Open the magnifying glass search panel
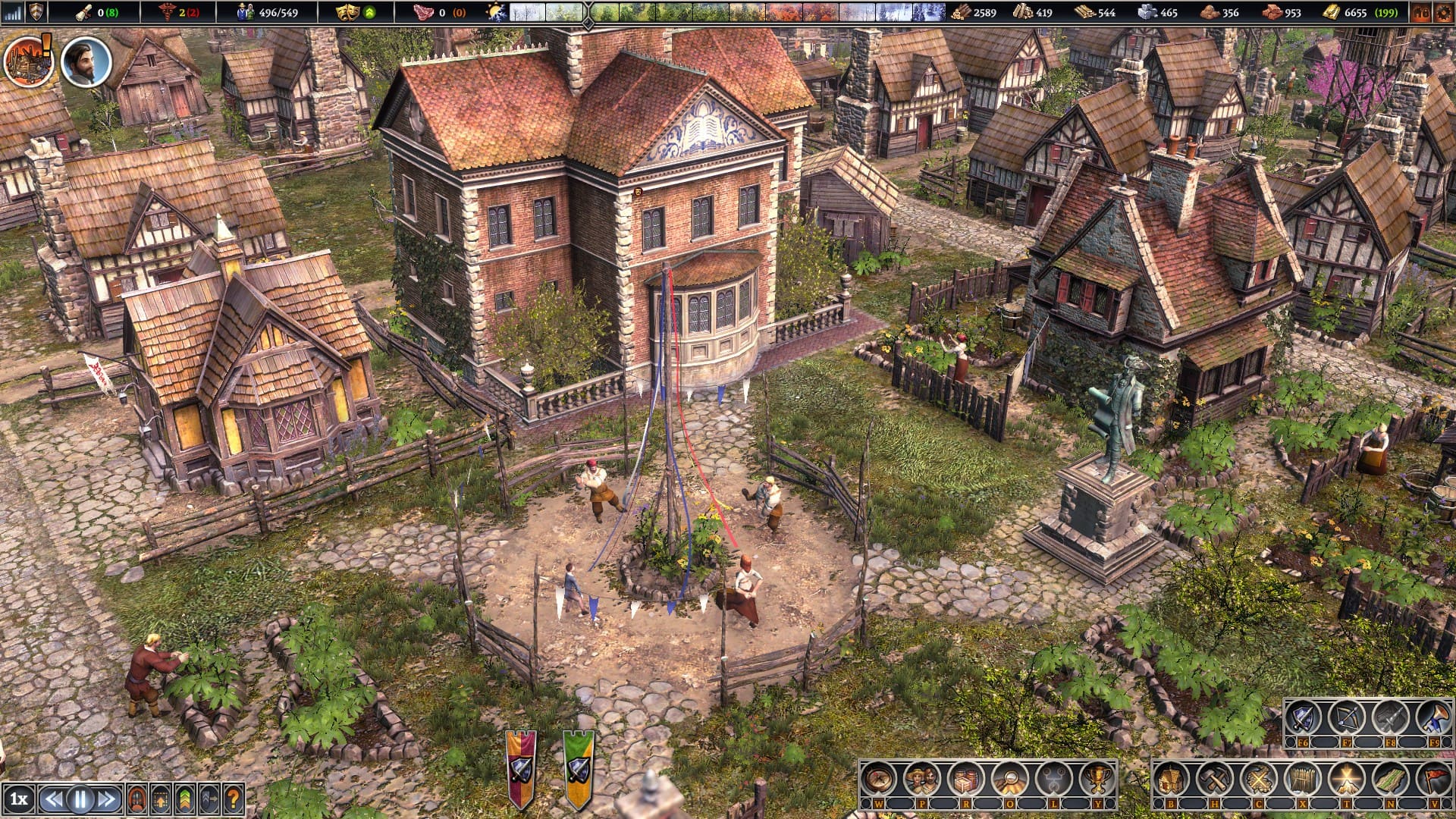Screen dimensions: 1456x819 [x=1010, y=780]
